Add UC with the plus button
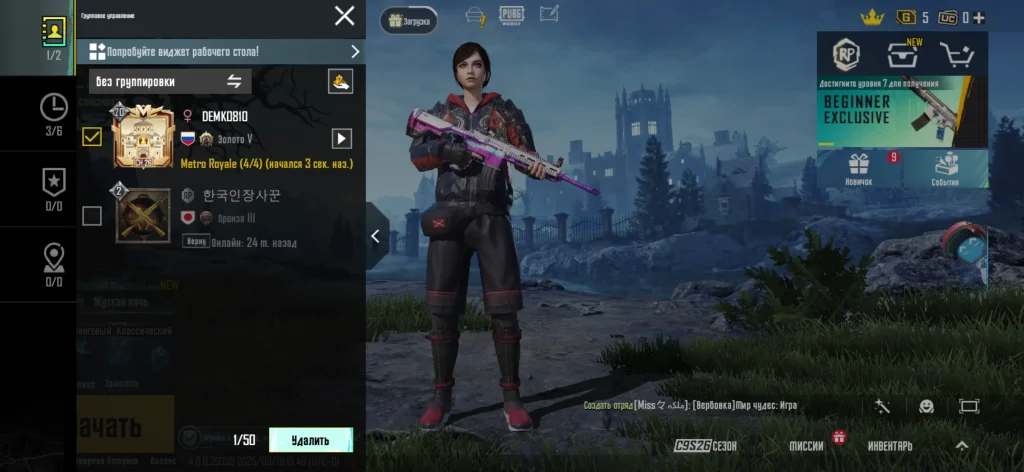This screenshot has width=1024, height=472. (x=979, y=18)
